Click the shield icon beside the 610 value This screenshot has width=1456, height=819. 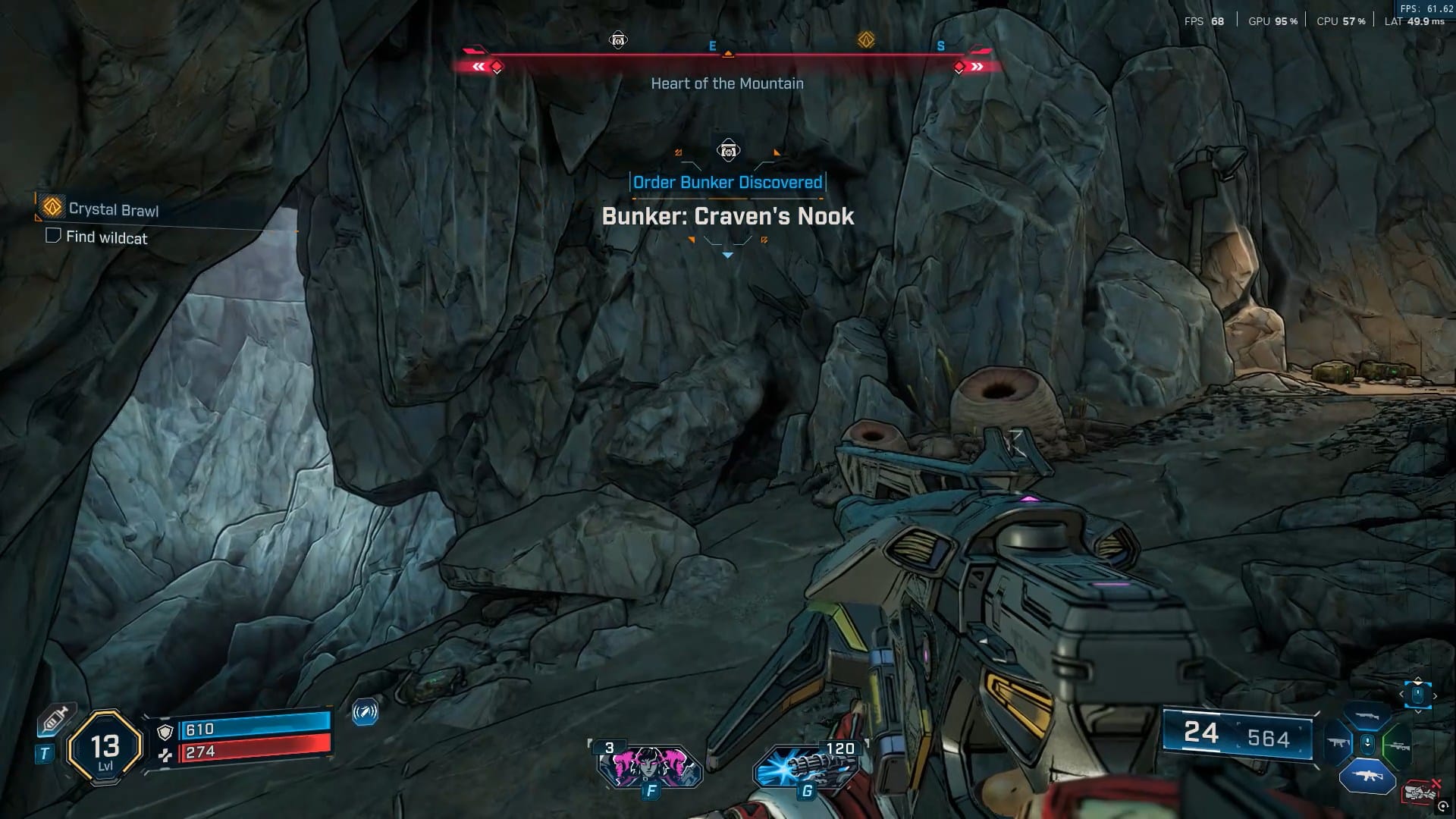(x=165, y=732)
